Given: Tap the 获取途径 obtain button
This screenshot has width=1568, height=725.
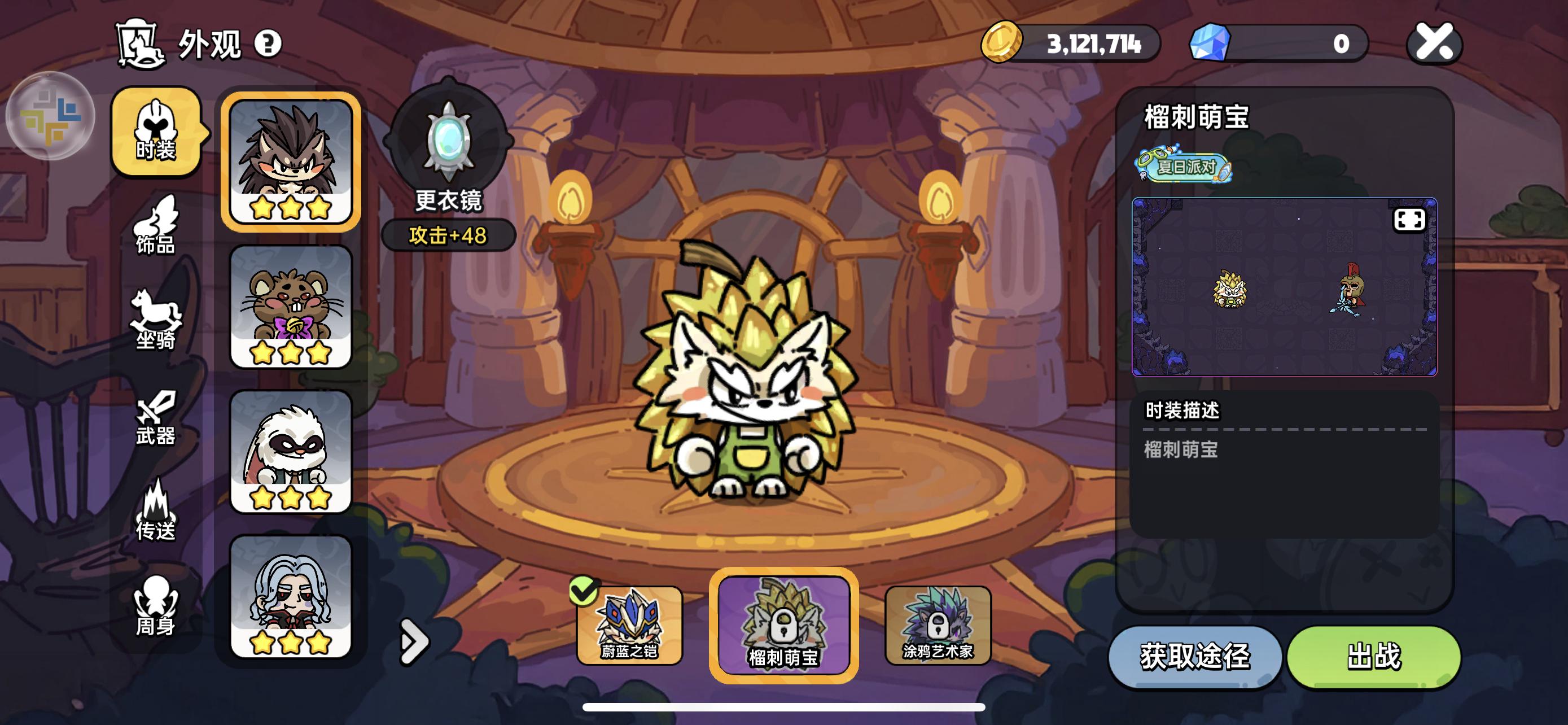Looking at the screenshot, I should click(1195, 656).
